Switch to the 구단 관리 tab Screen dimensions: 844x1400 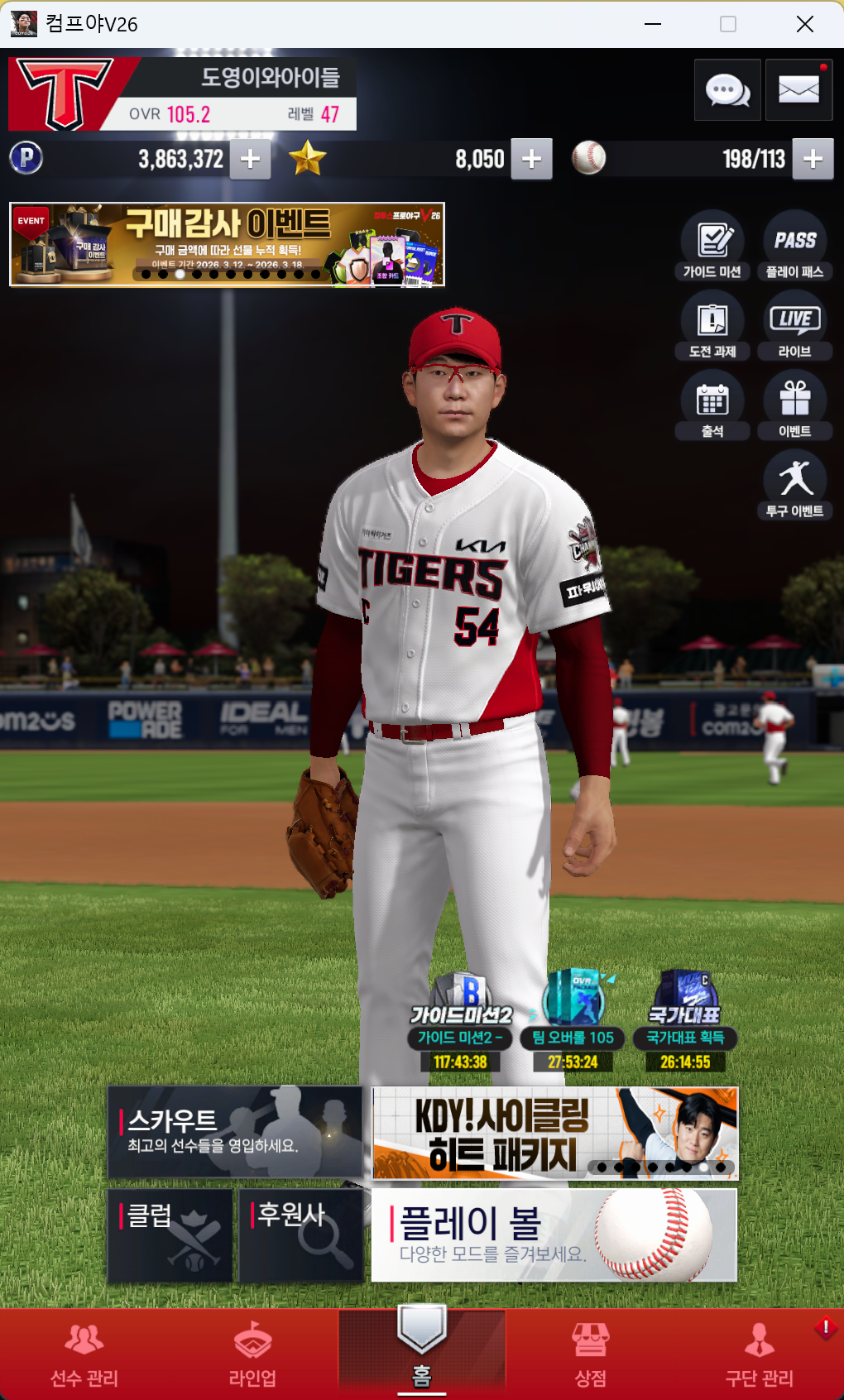(x=759, y=1355)
